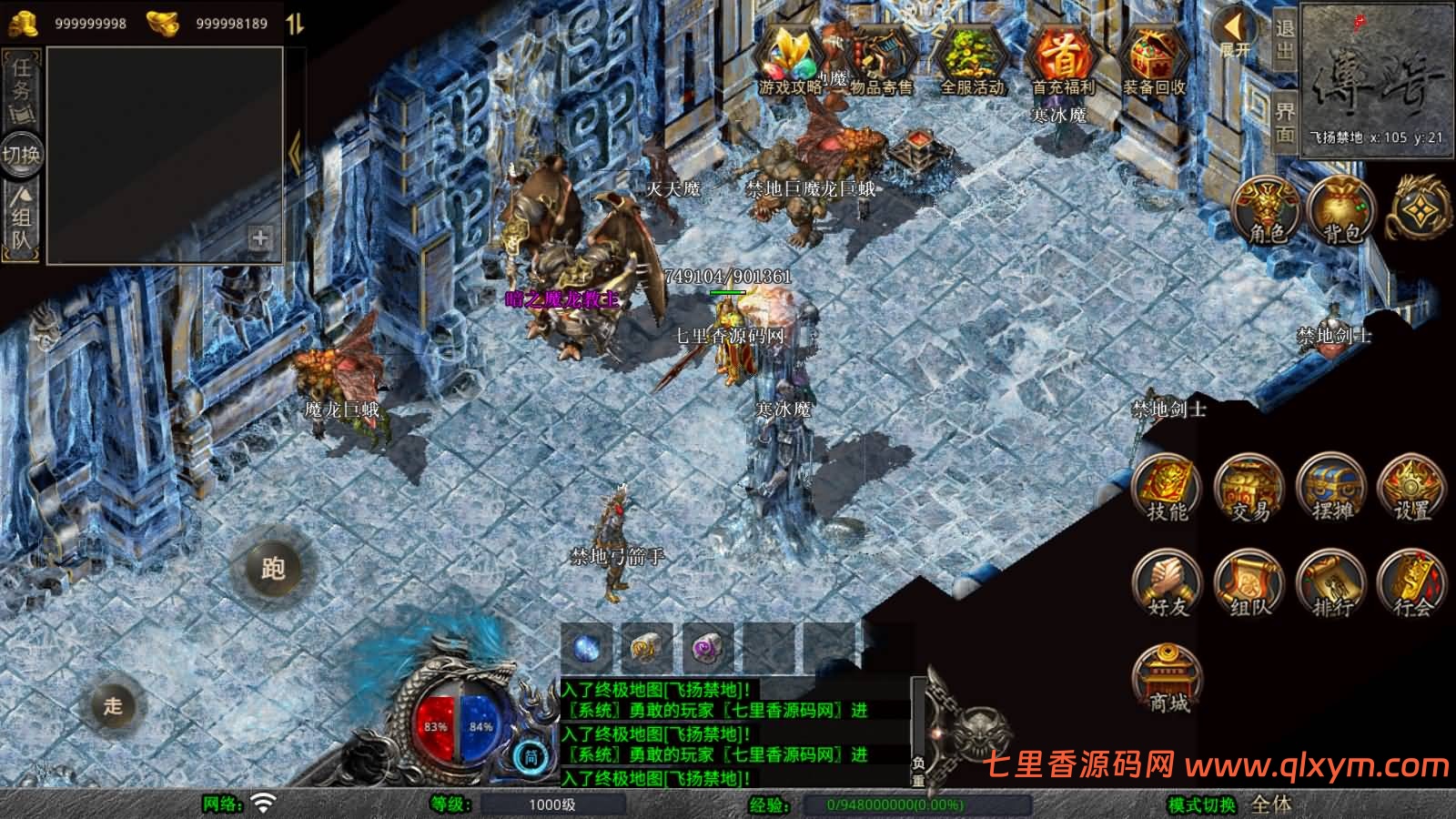Click the 退出 exit tab
Image resolution: width=1456 pixels, height=819 pixels.
(x=1284, y=38)
